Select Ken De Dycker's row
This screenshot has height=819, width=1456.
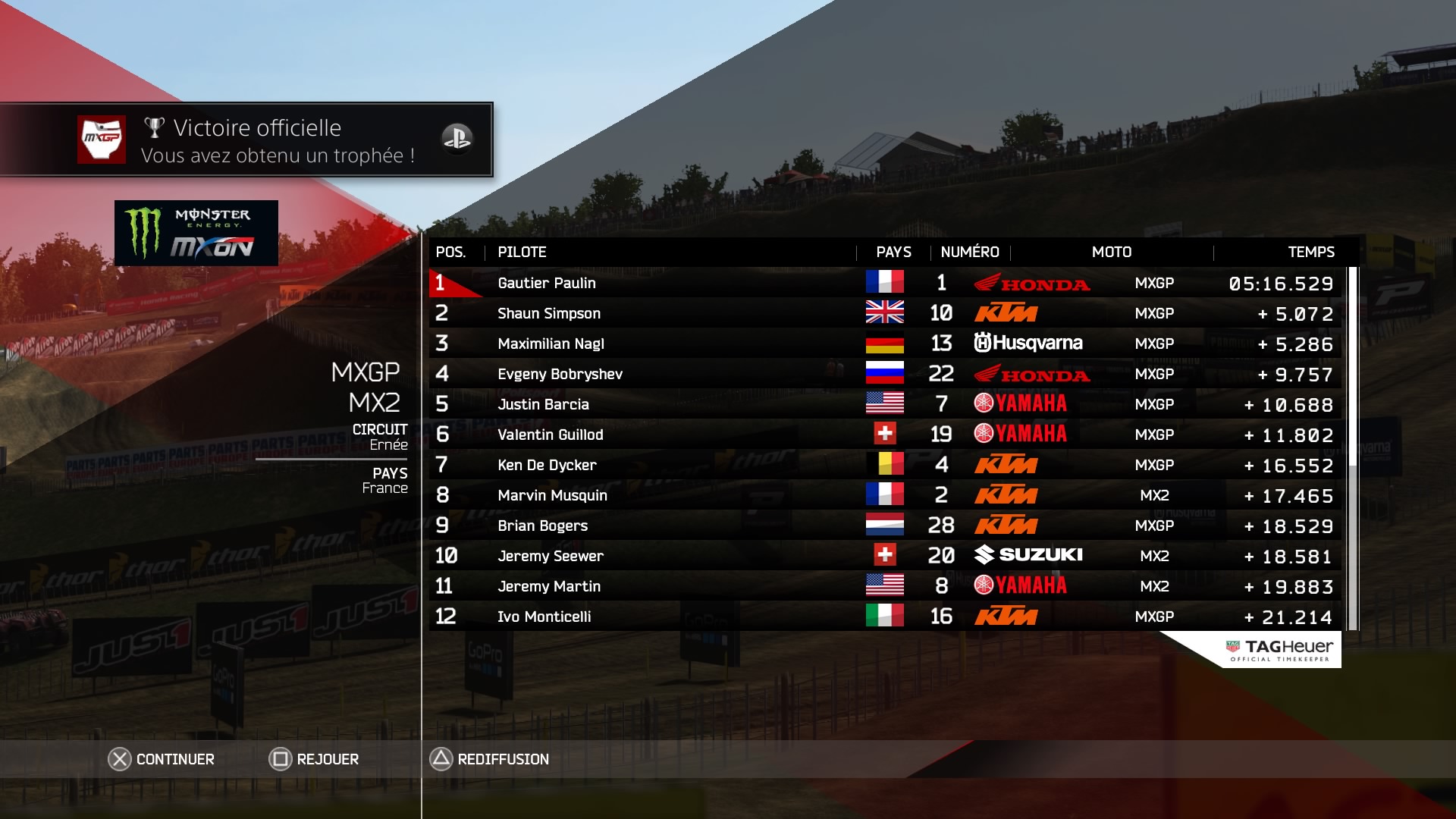click(x=547, y=465)
